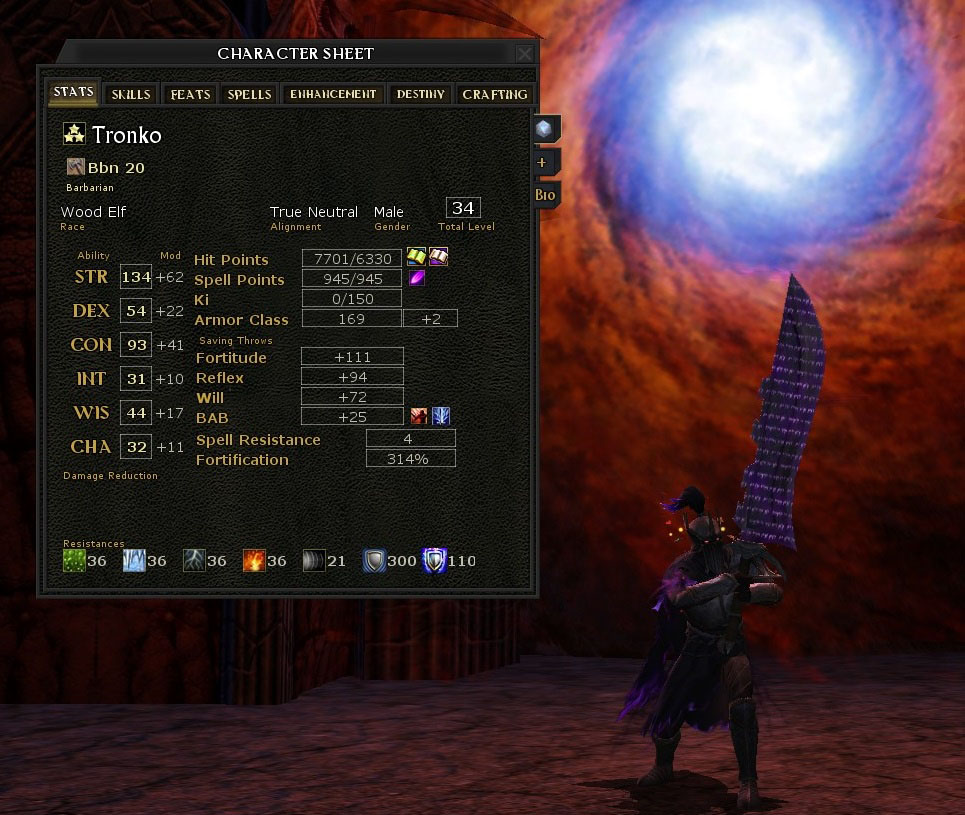The height and width of the screenshot is (815, 965).
Task: Open the Destiny tab
Action: (x=420, y=94)
